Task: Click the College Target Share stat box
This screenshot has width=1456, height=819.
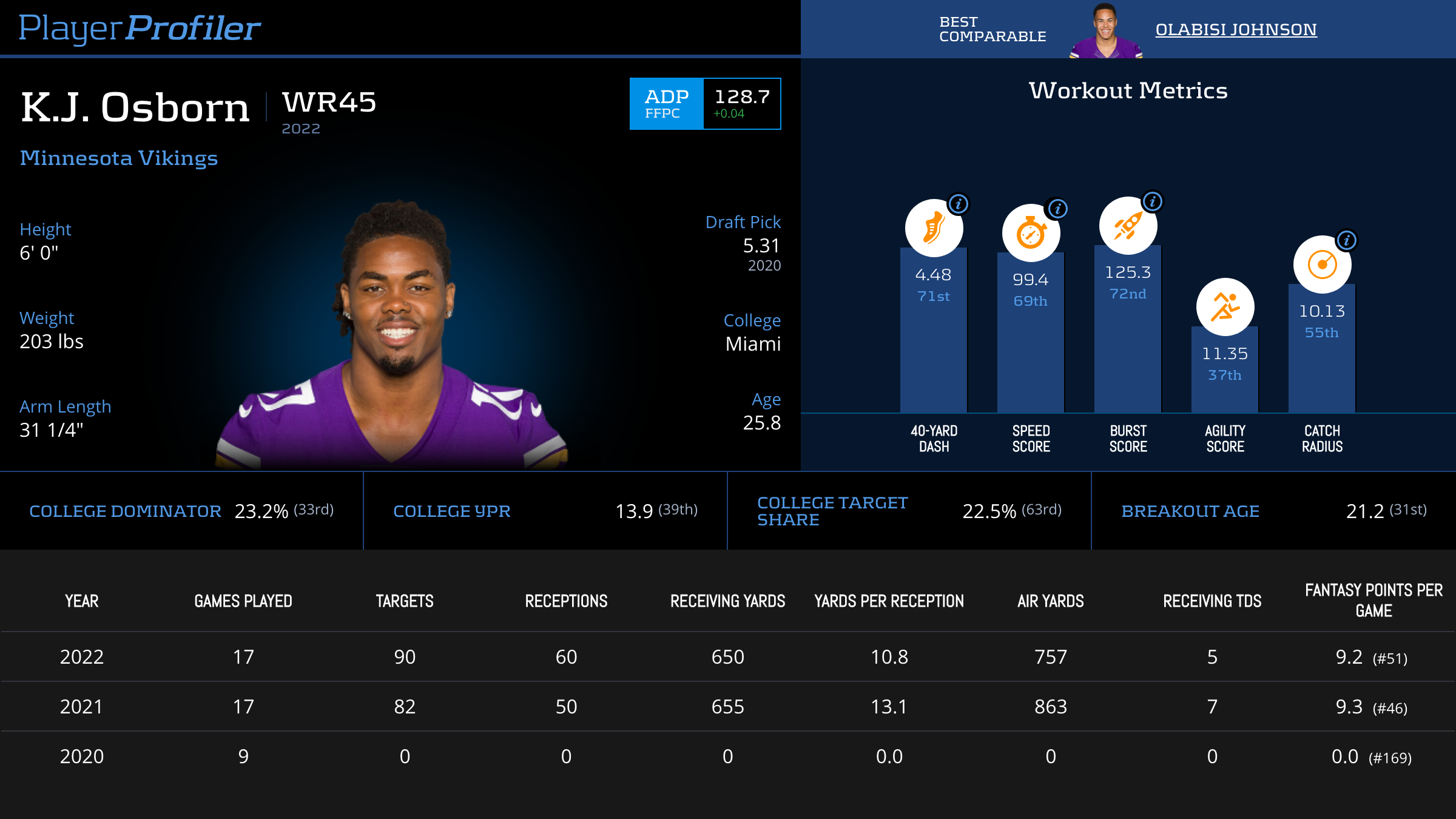Action: coord(909,511)
